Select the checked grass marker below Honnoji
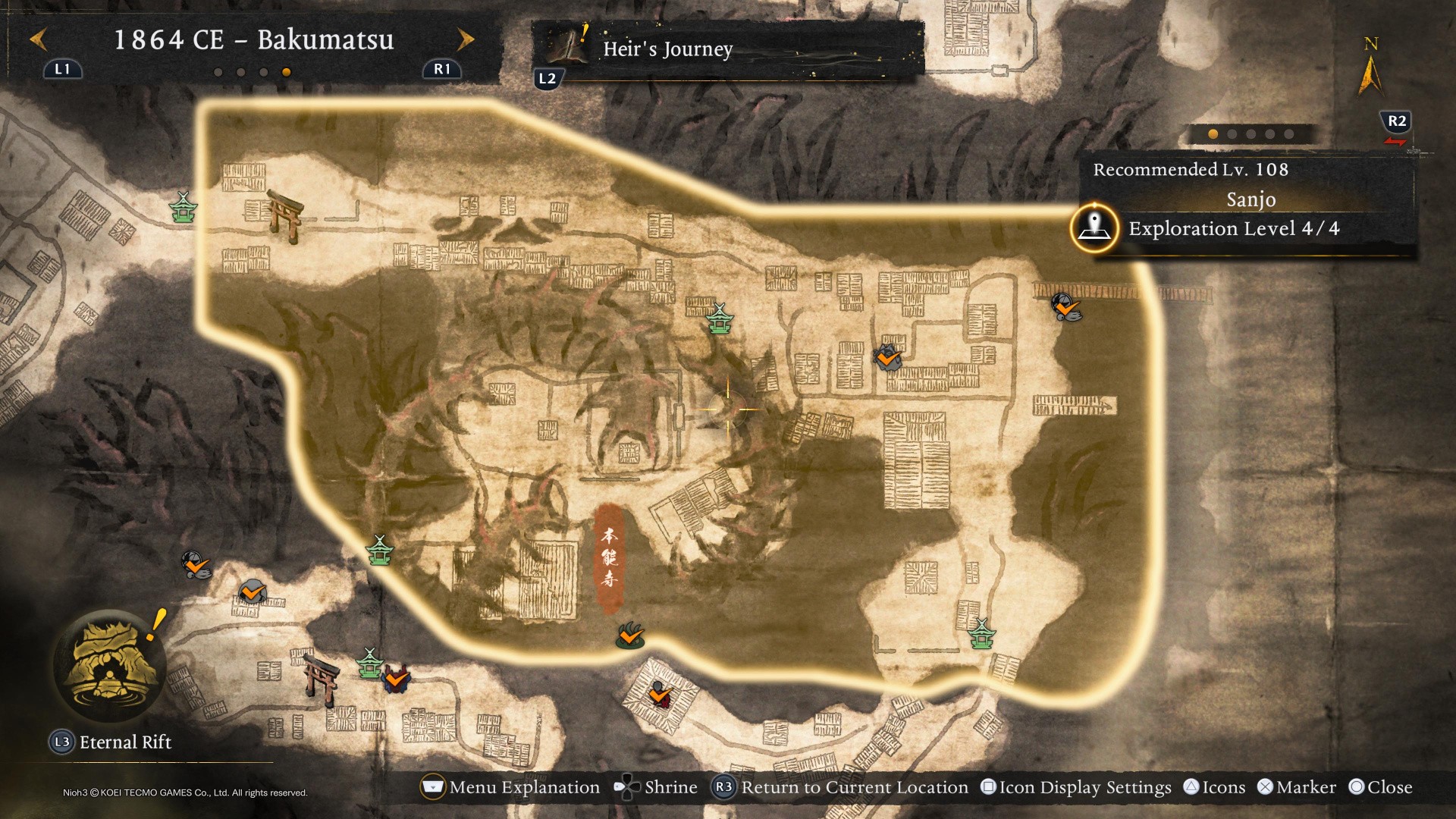 pos(630,636)
